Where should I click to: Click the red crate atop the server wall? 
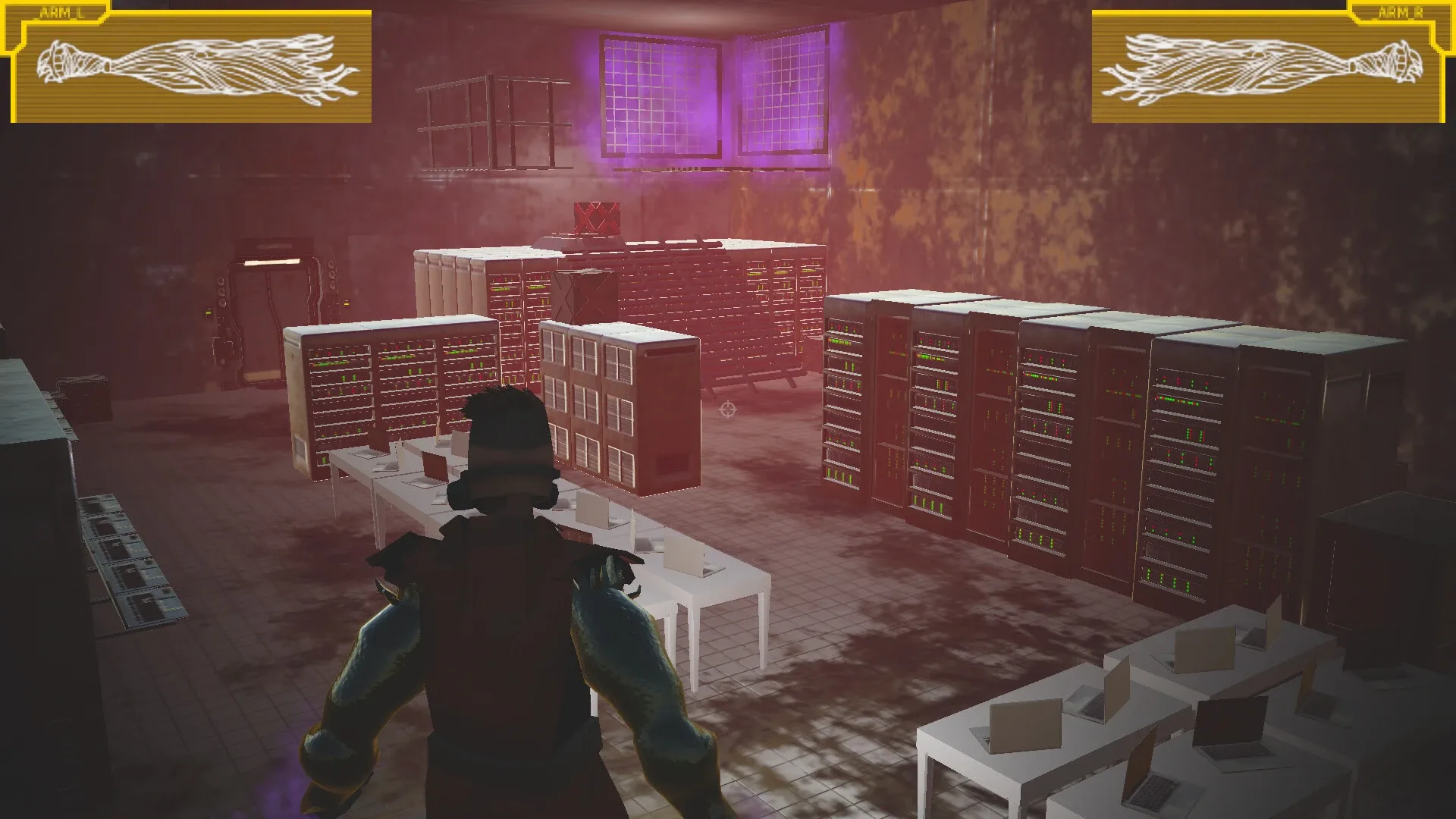tap(597, 220)
